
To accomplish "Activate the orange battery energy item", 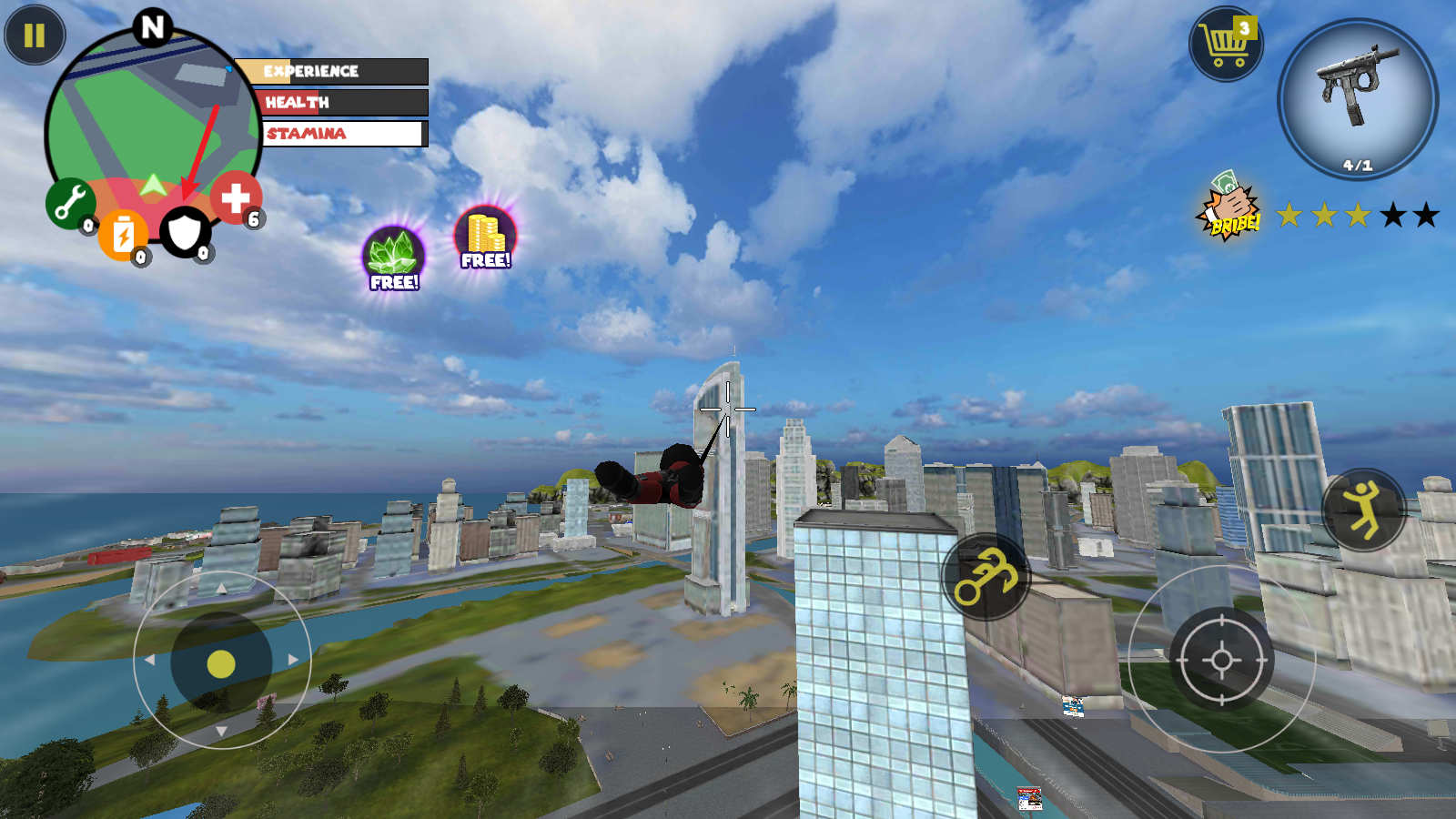I will pos(123,235).
